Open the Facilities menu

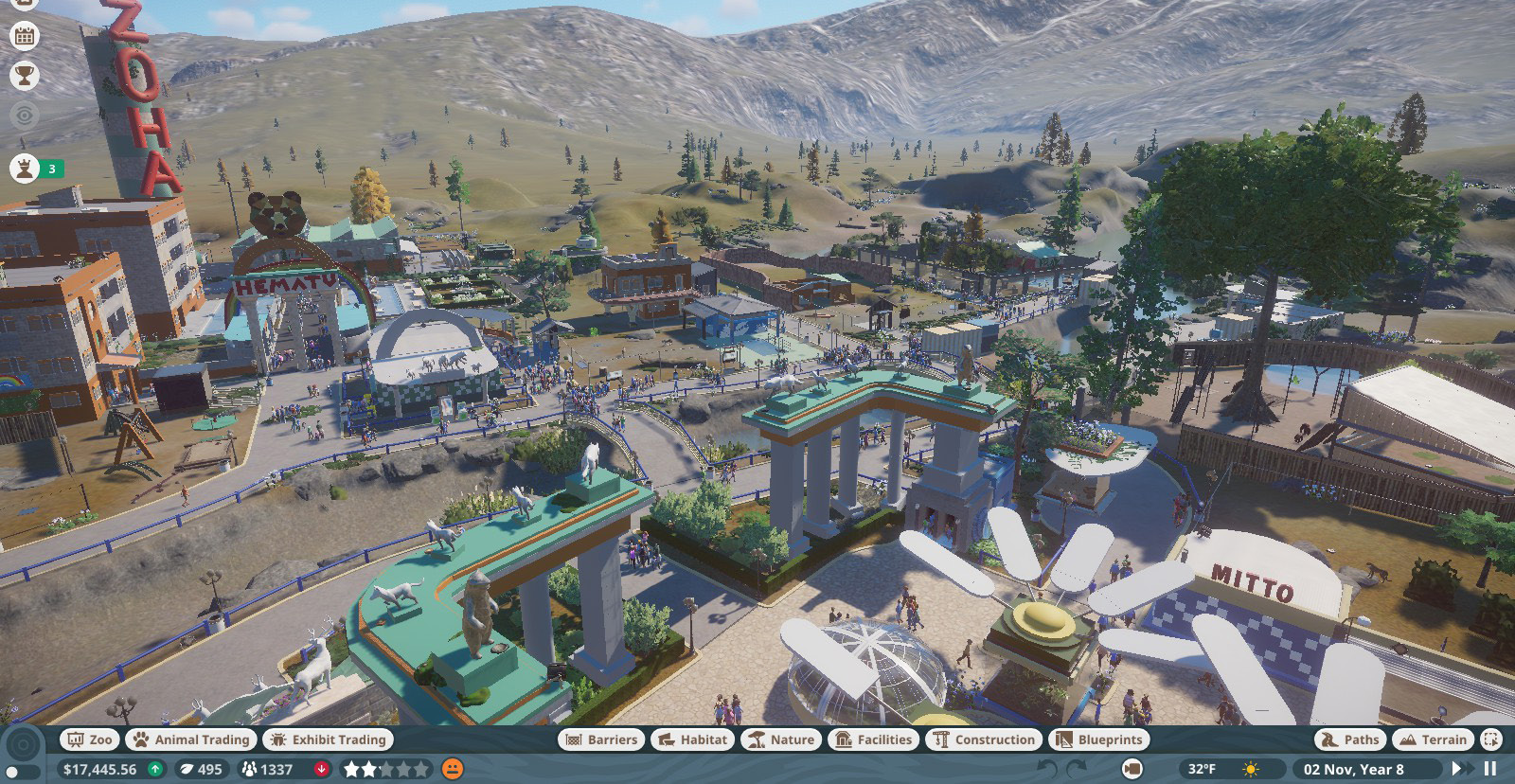873,739
